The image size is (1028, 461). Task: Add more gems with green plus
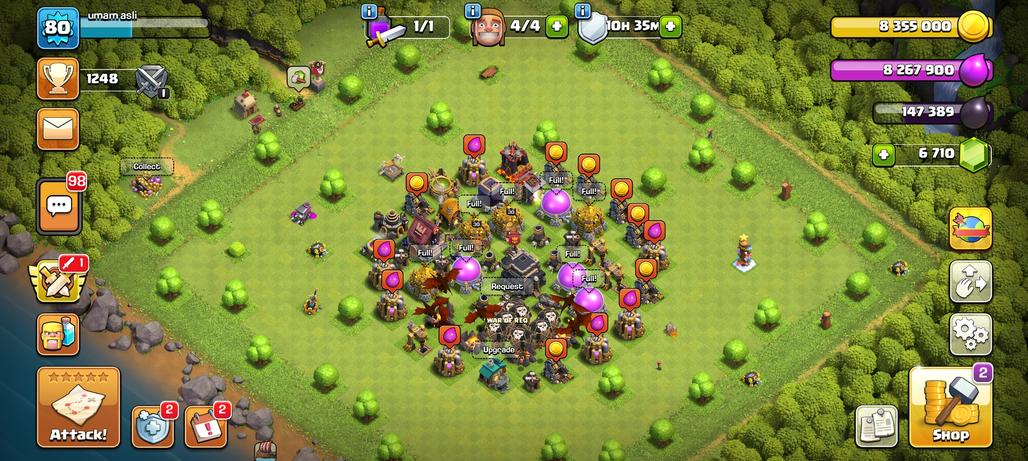(883, 154)
